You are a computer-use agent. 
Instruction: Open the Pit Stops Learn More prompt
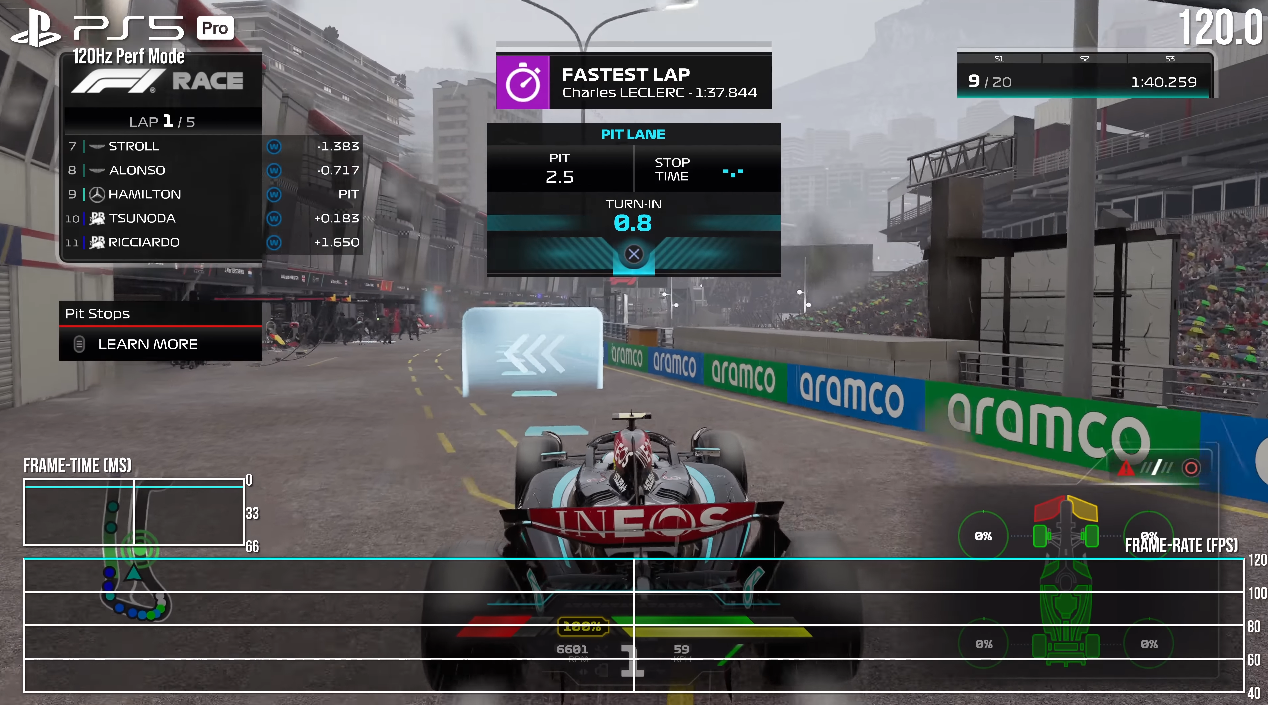[x=147, y=344]
